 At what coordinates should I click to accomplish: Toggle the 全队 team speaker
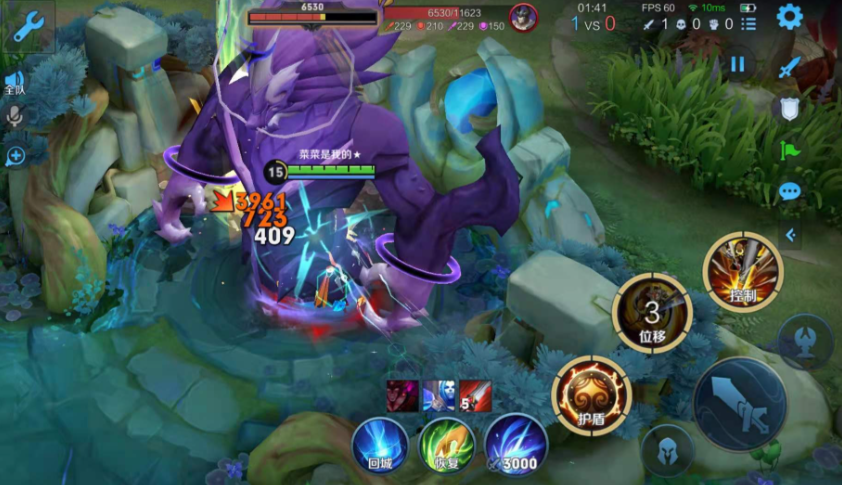point(14,82)
